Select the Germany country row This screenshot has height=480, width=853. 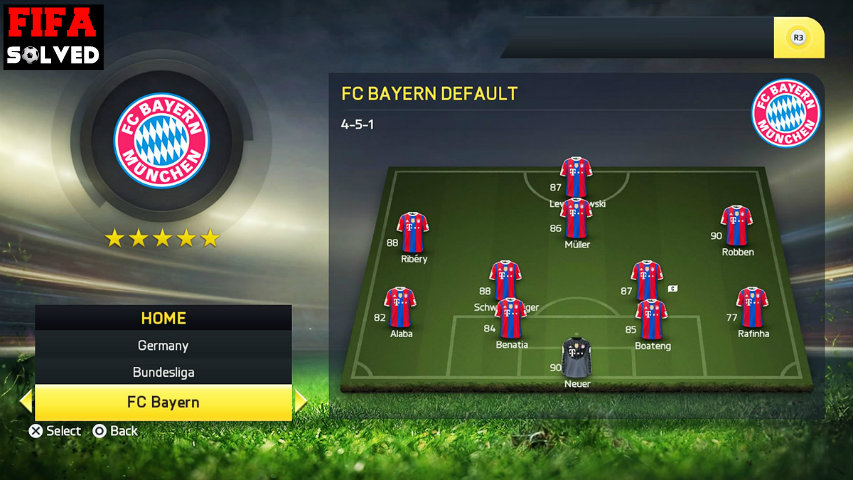163,345
